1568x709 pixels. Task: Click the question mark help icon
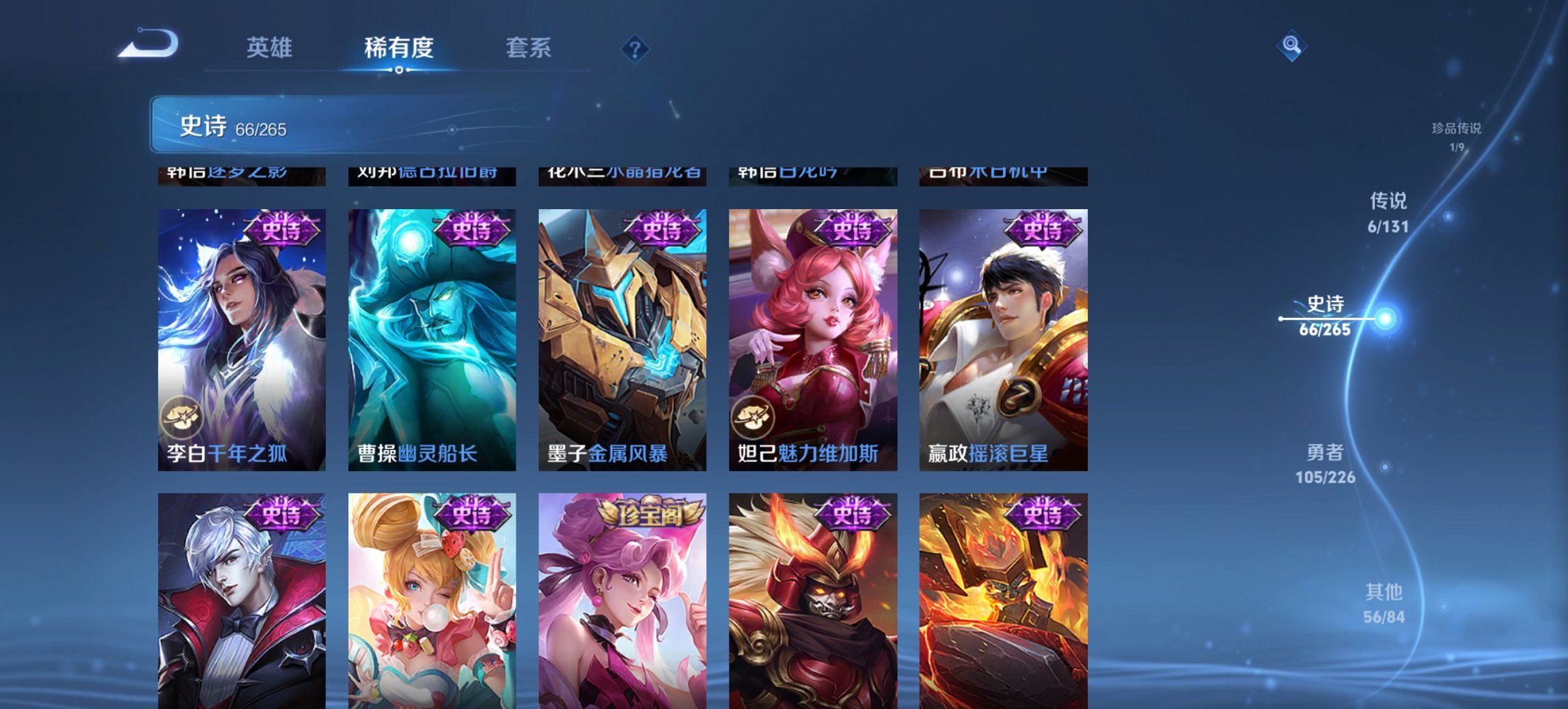635,48
